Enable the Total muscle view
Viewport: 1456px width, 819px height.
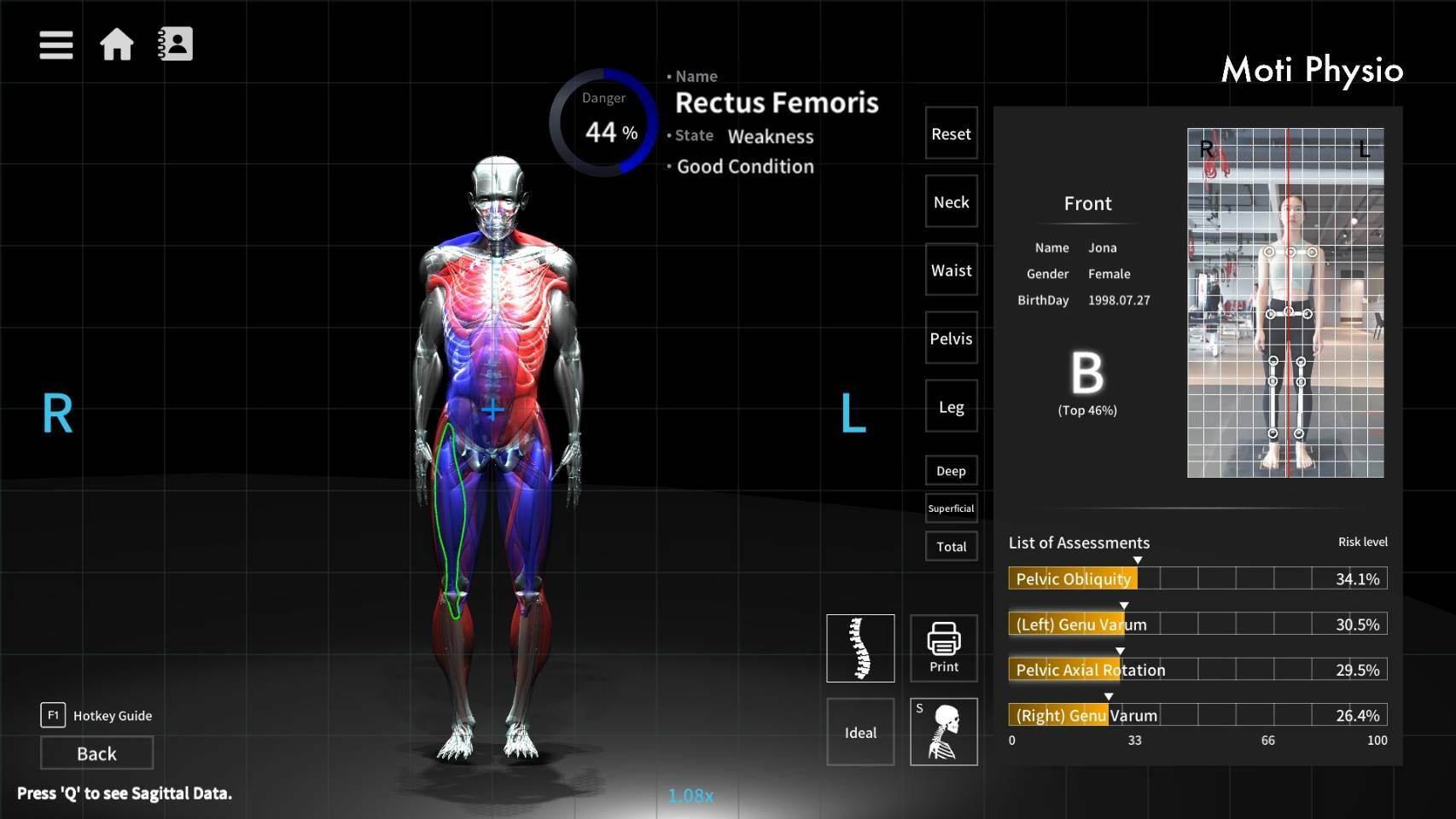pos(950,546)
